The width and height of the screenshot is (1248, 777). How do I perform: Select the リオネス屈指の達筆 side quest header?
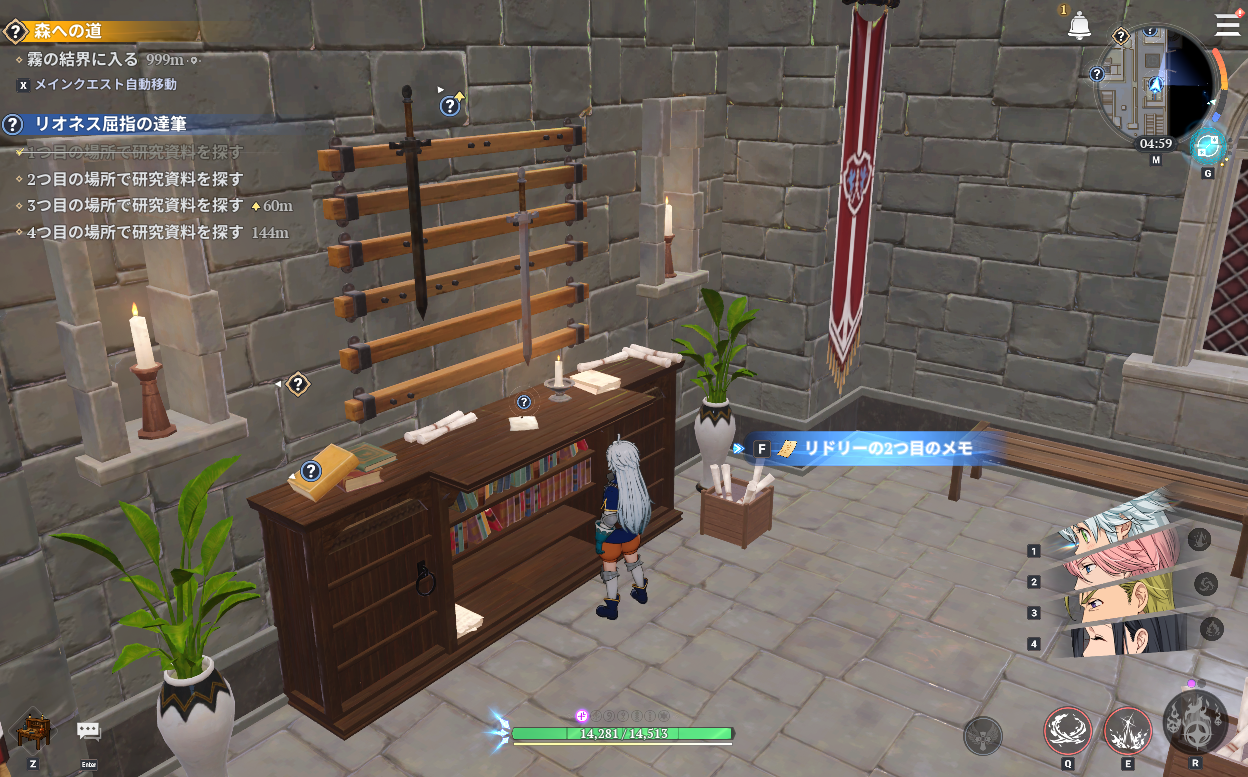pyautogui.click(x=110, y=124)
